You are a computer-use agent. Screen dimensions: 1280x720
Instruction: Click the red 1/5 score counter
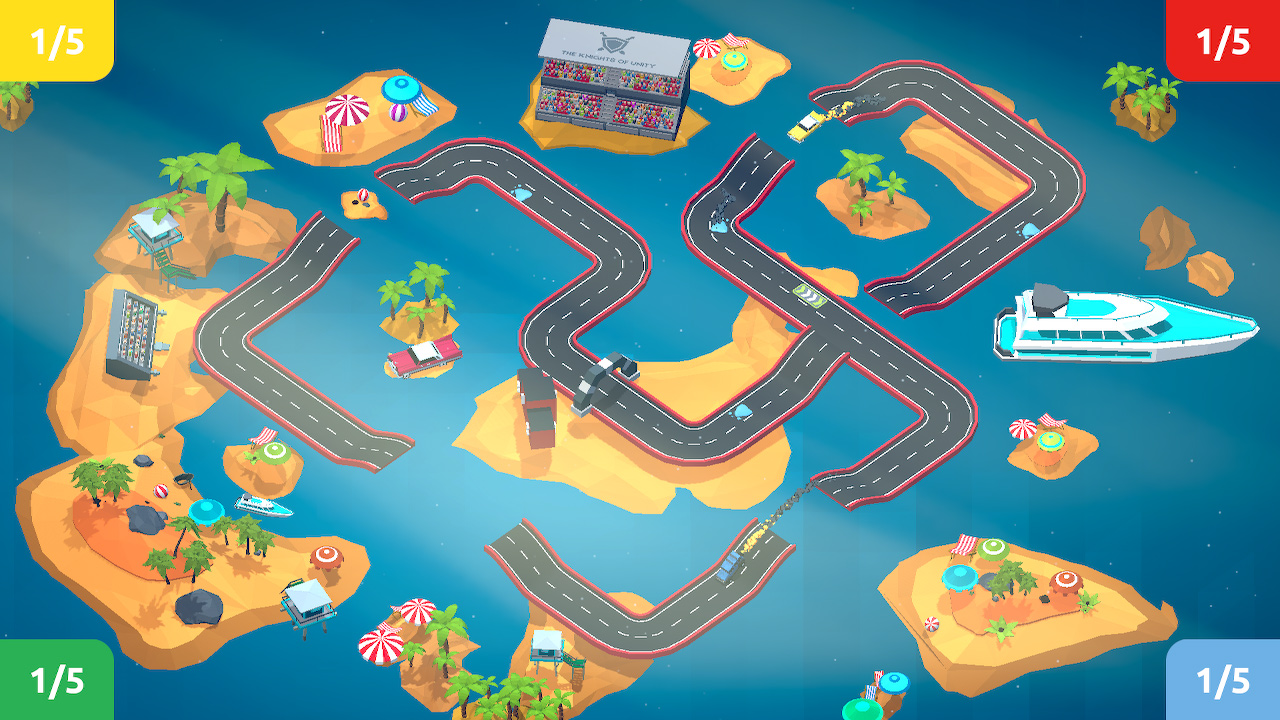pyautogui.click(x=1222, y=42)
